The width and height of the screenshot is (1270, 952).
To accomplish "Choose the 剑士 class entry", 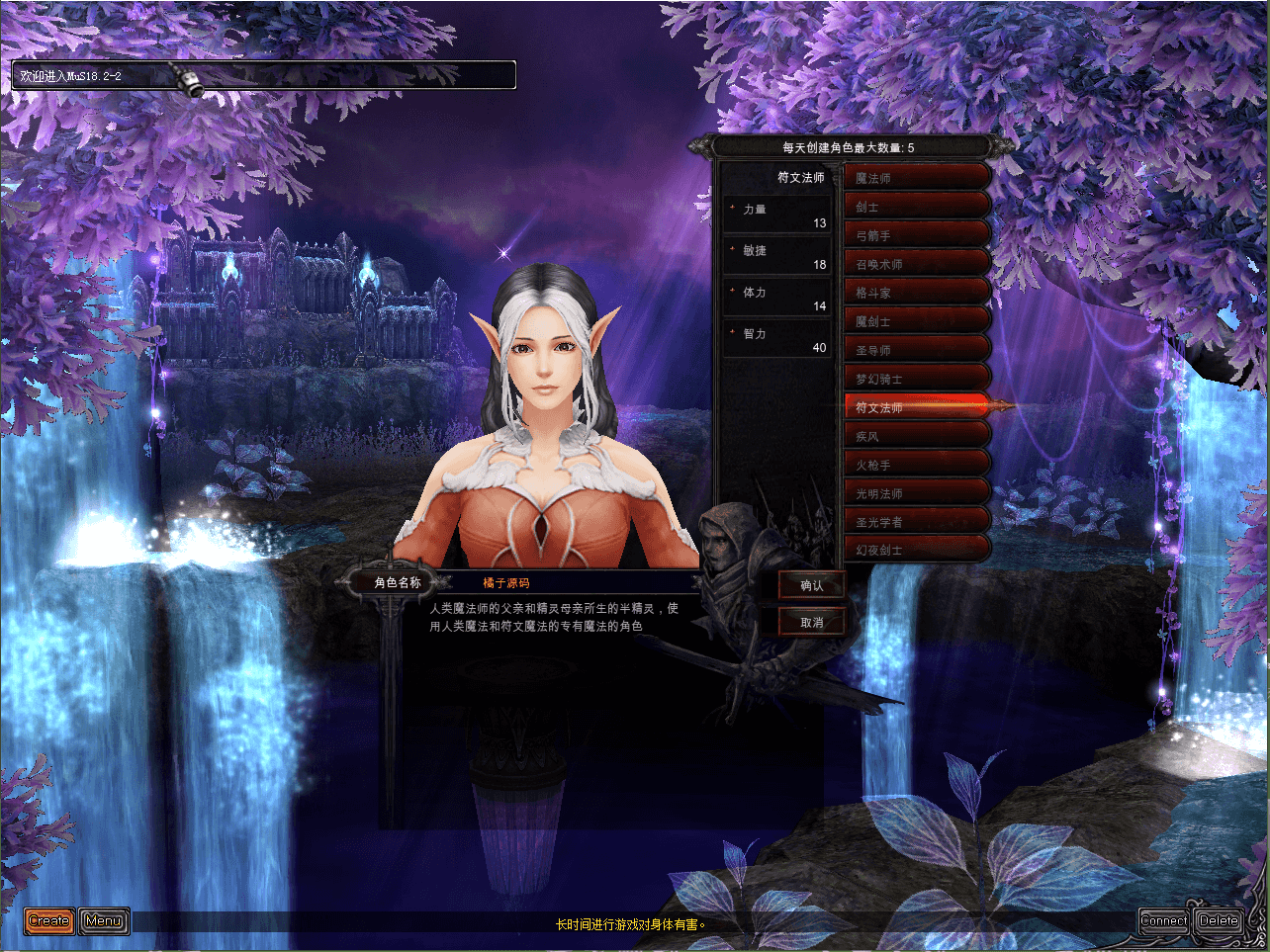I will click(x=916, y=207).
